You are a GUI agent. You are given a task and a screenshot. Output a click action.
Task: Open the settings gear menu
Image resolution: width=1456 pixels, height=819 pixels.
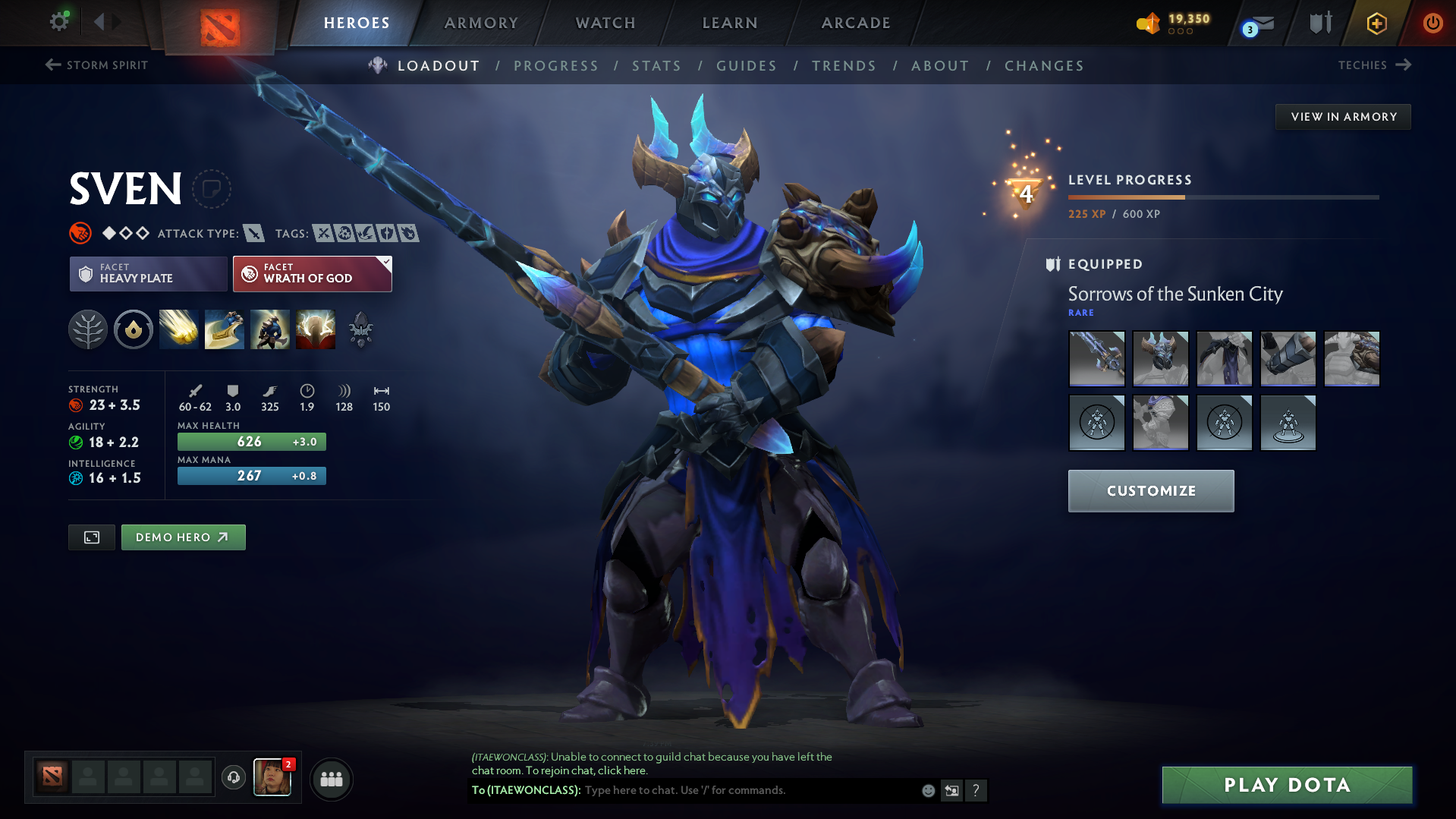[x=59, y=22]
